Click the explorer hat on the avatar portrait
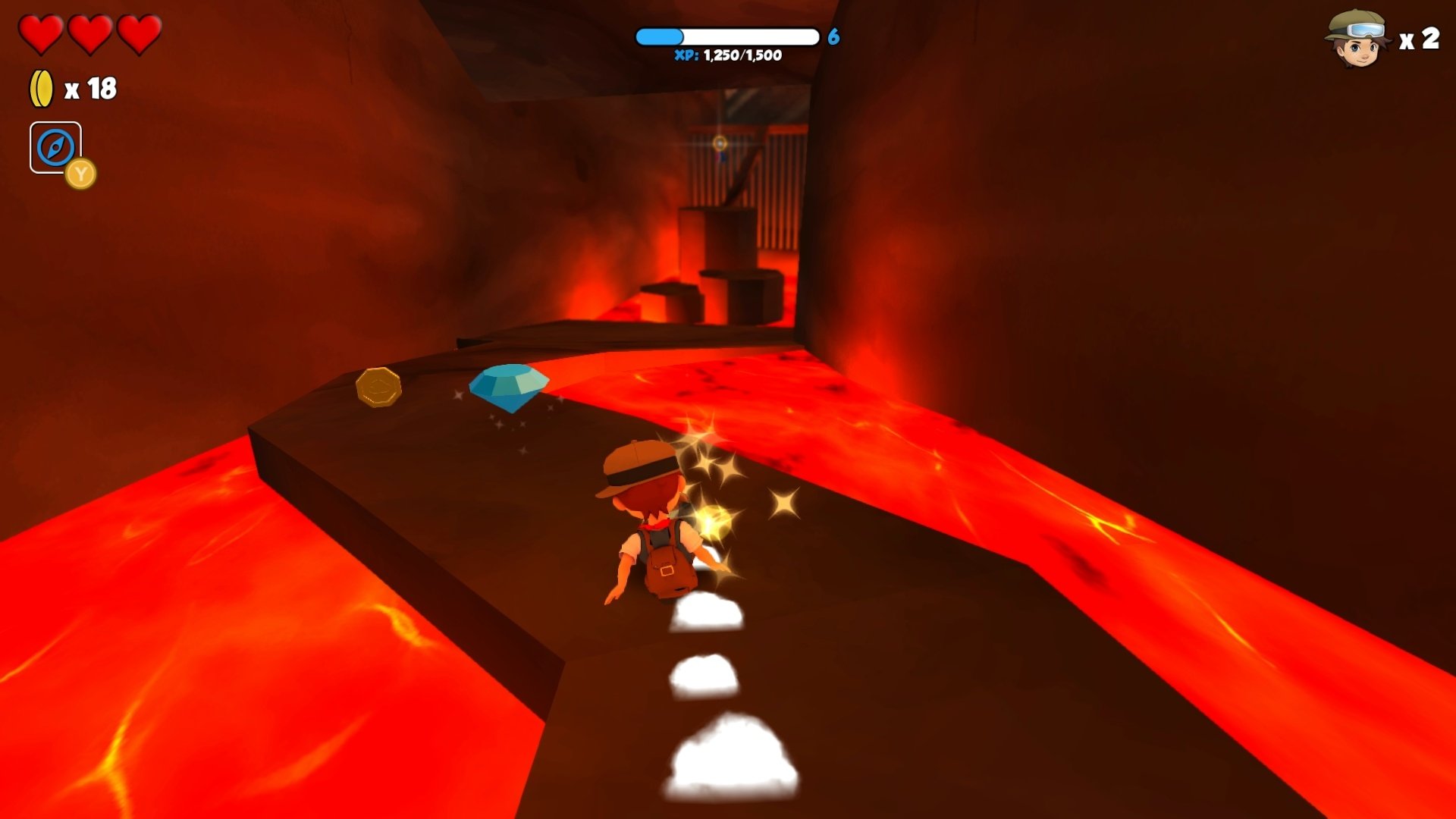1456x819 pixels. point(1357,19)
